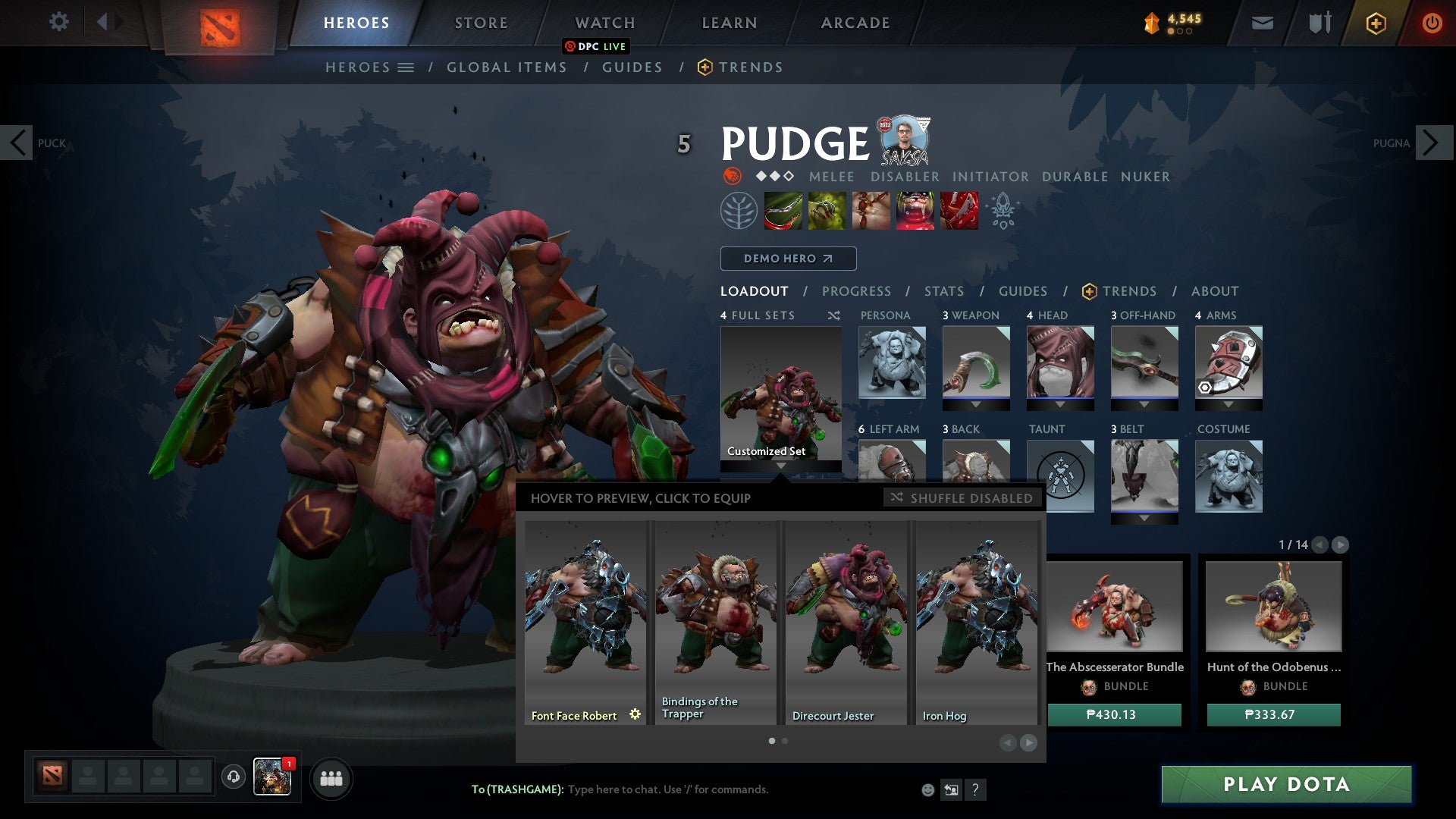1456x819 pixels.
Task: Switch to the STATS tab
Action: pyautogui.click(x=943, y=290)
